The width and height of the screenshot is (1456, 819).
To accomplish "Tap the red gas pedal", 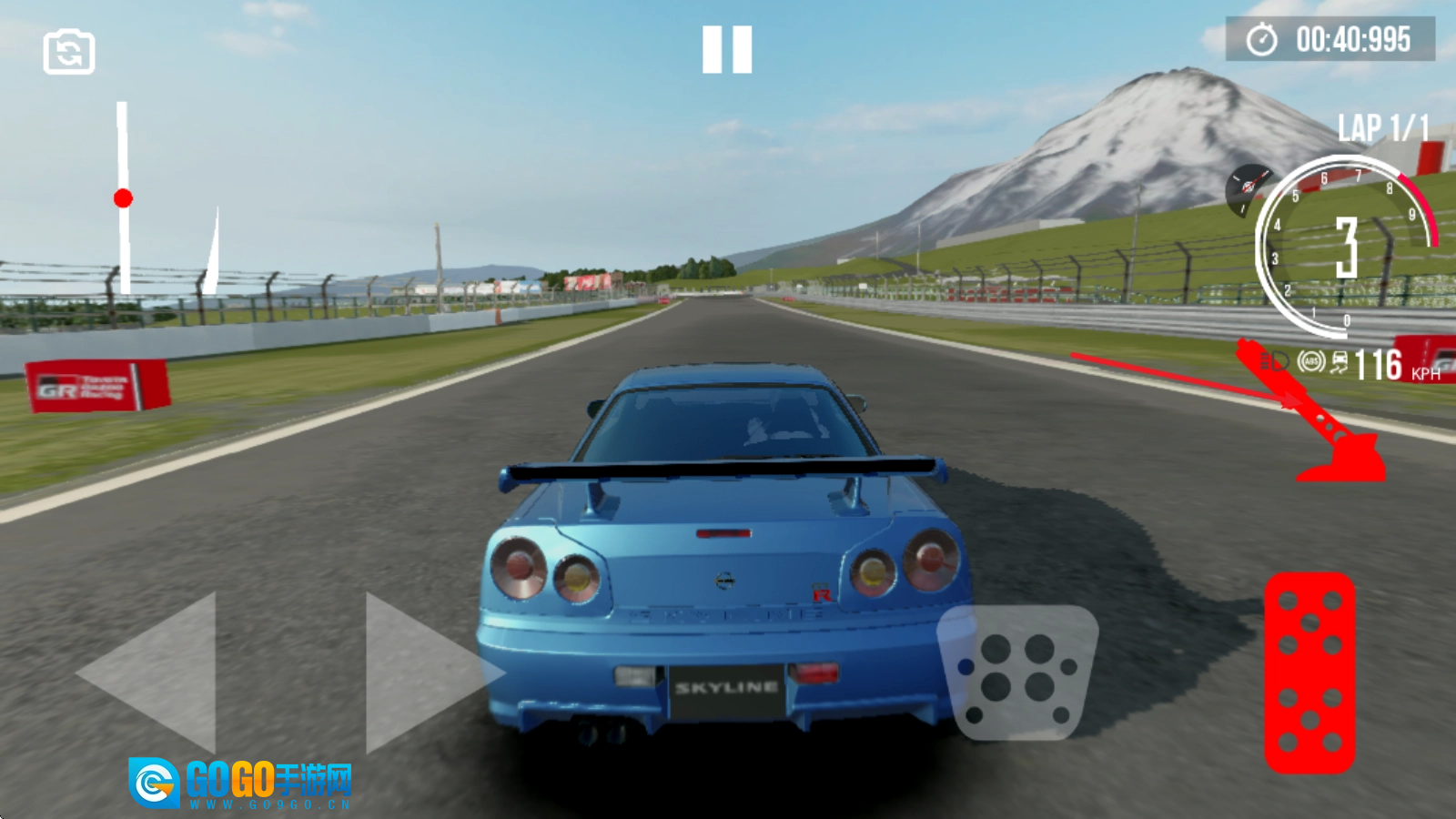I will tap(1309, 672).
